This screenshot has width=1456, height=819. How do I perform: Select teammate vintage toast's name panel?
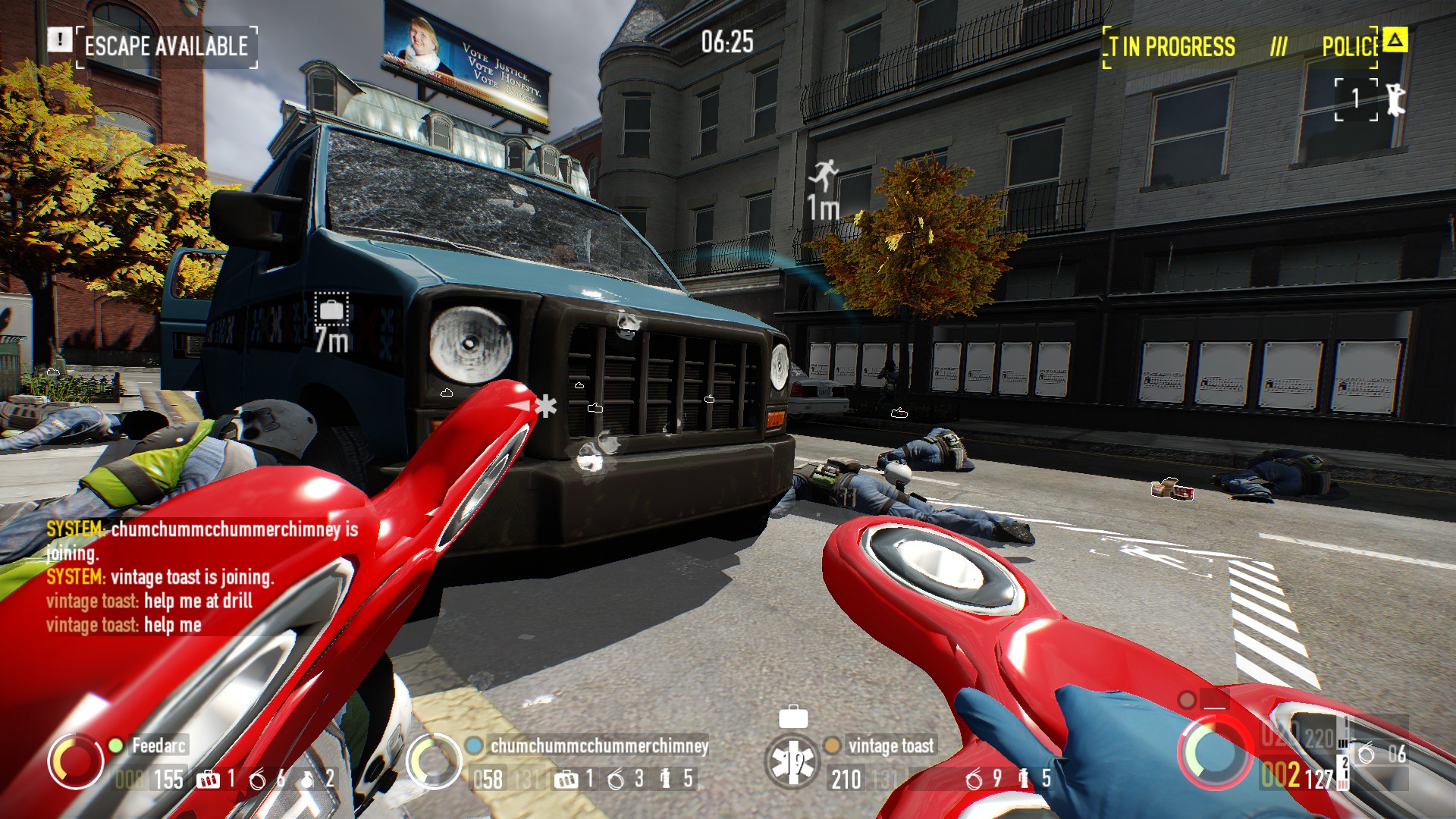pyautogui.click(x=891, y=745)
